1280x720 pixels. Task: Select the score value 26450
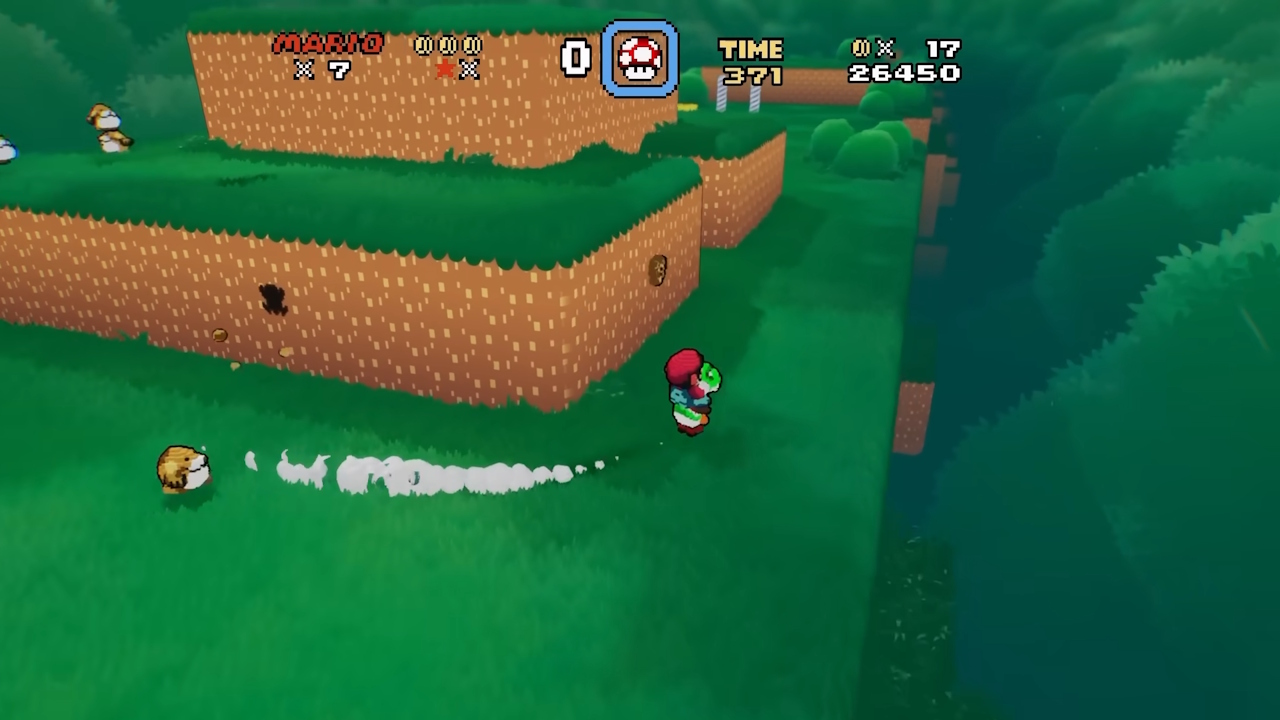click(906, 72)
